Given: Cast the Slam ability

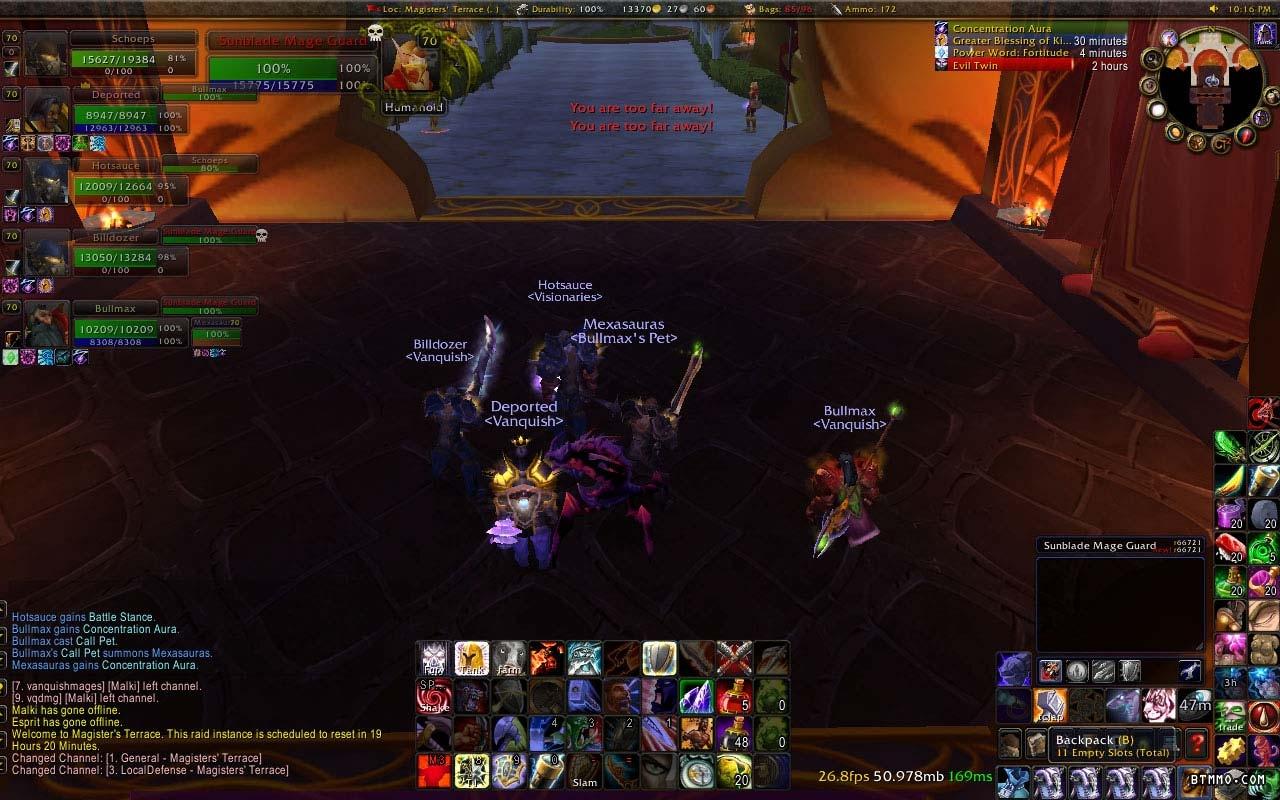Looking at the screenshot, I should pos(585,771).
